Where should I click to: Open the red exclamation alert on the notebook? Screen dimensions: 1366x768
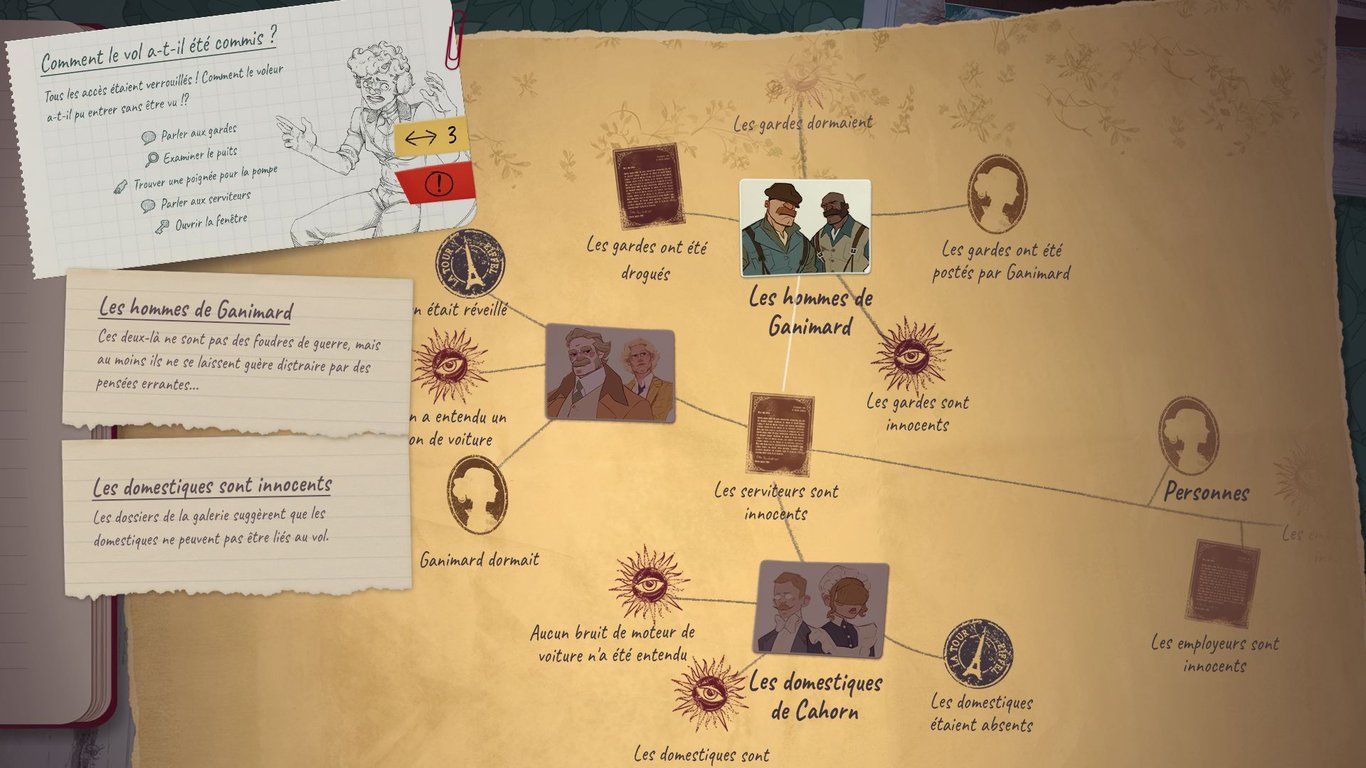pyautogui.click(x=437, y=182)
